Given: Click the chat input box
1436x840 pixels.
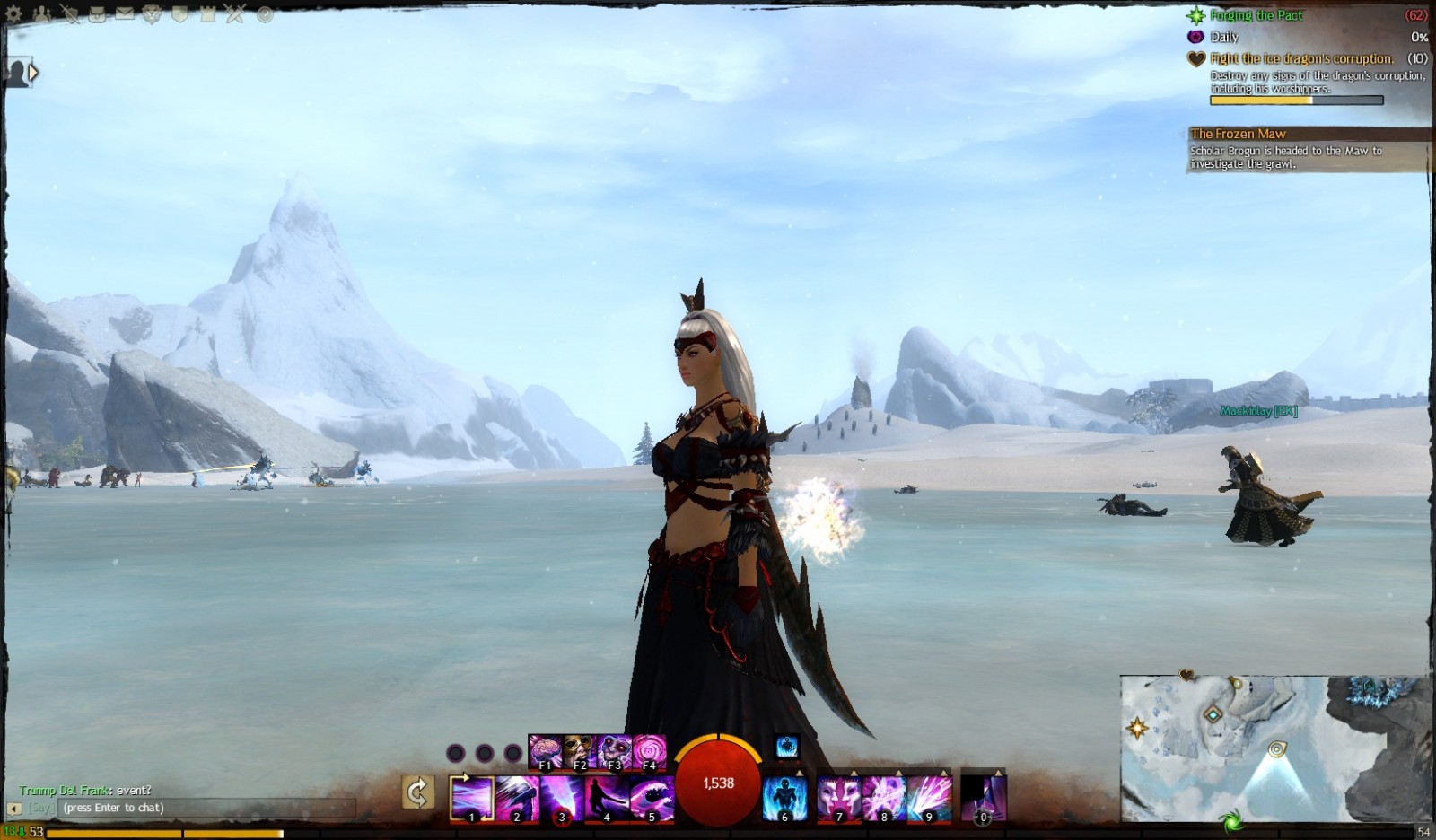Looking at the screenshot, I should pos(206,808).
